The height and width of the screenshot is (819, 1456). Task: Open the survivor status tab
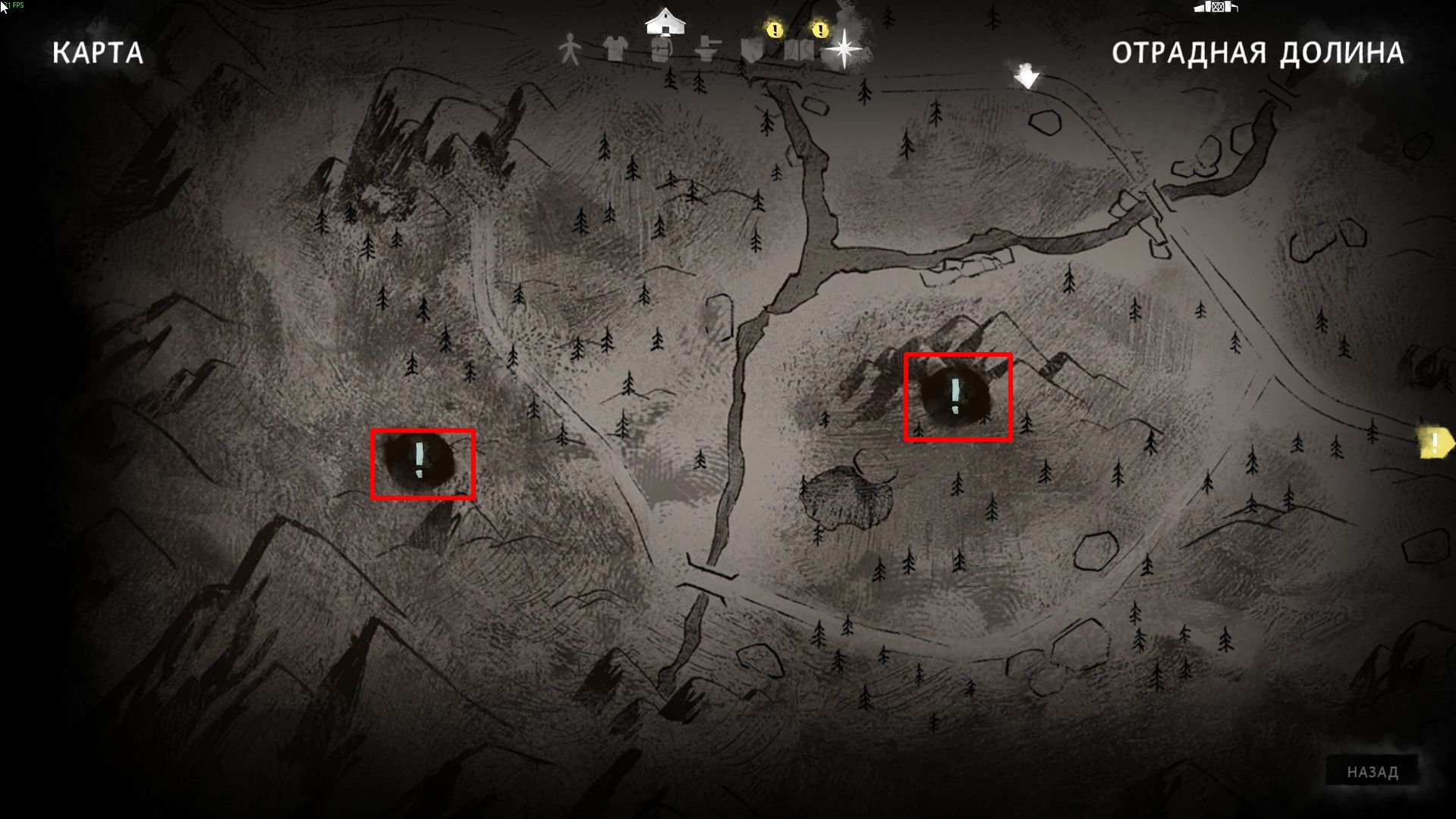click(570, 50)
